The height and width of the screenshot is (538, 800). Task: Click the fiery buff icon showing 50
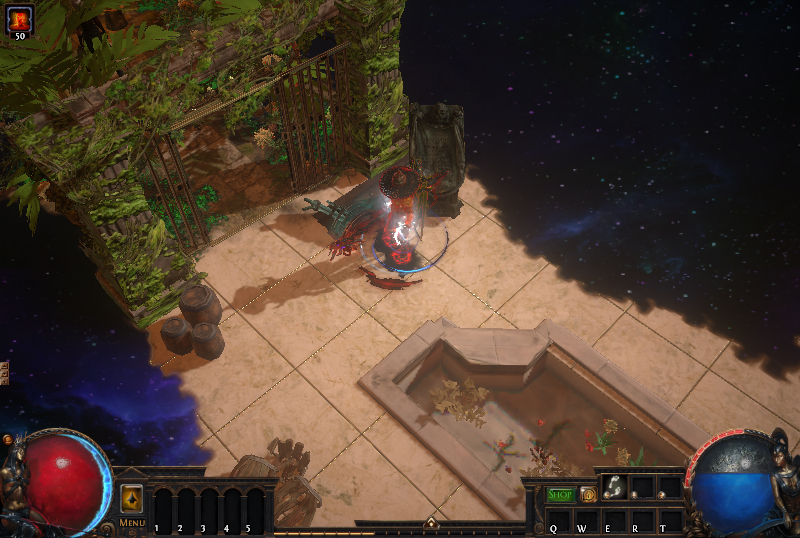pos(20,18)
